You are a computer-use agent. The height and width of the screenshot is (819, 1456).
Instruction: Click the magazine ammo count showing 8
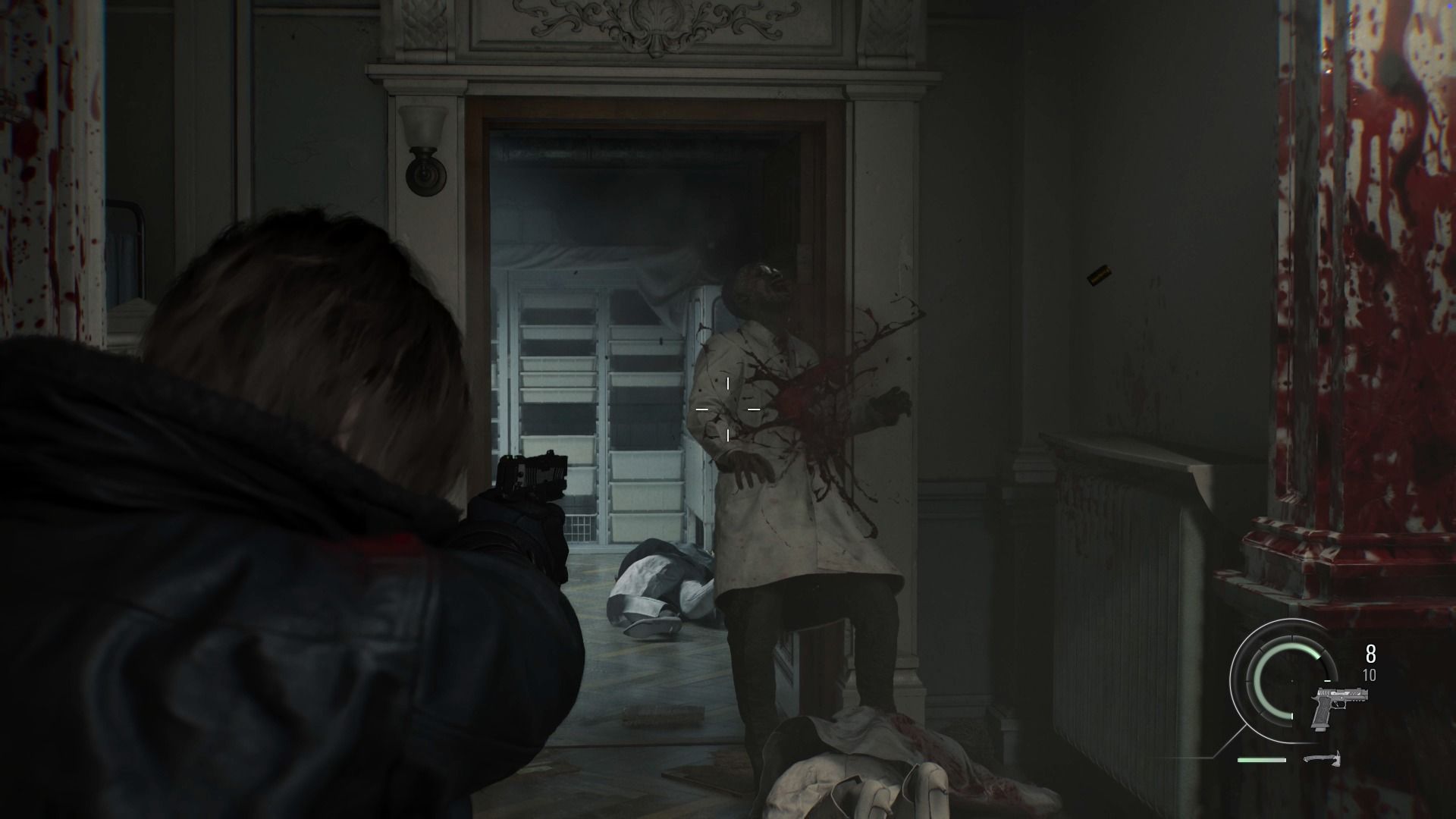[1370, 652]
